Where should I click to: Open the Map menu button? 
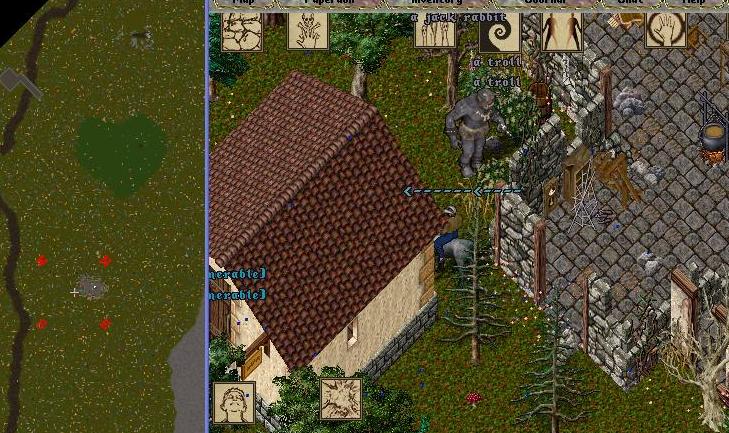point(243,3)
